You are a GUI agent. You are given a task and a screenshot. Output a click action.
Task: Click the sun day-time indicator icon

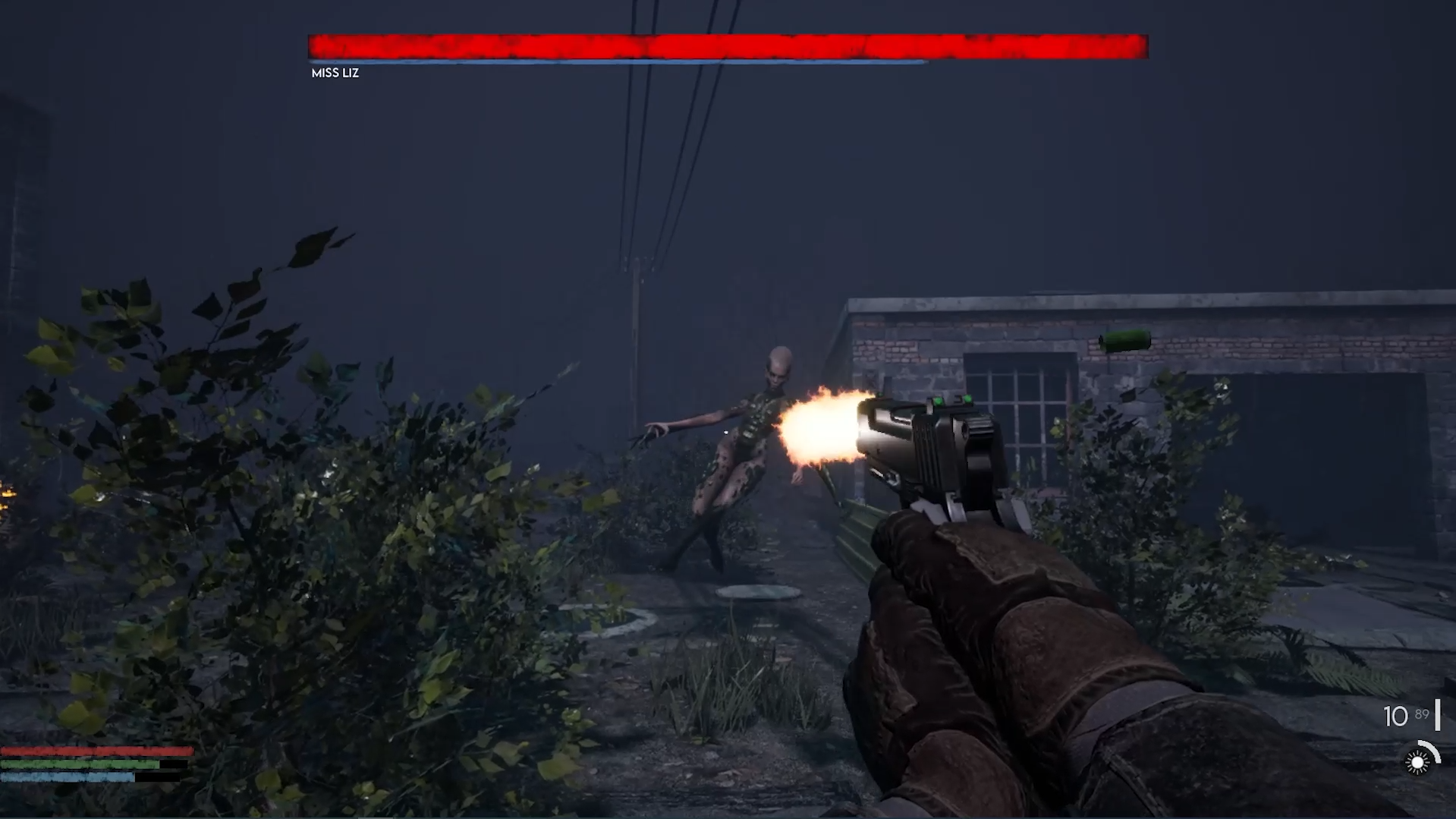point(1416,761)
